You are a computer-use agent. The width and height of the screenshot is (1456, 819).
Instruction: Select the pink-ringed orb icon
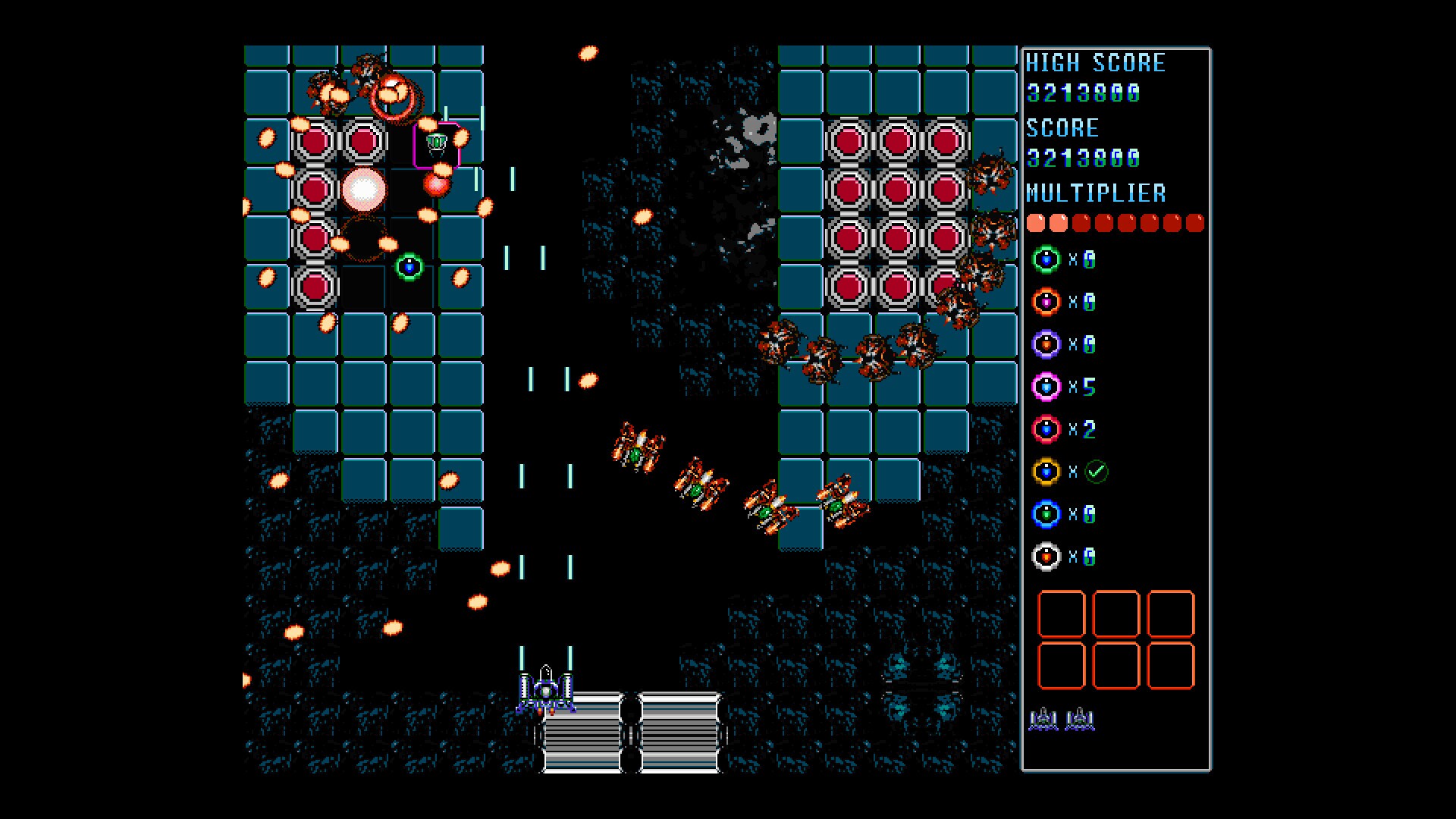pos(1046,387)
